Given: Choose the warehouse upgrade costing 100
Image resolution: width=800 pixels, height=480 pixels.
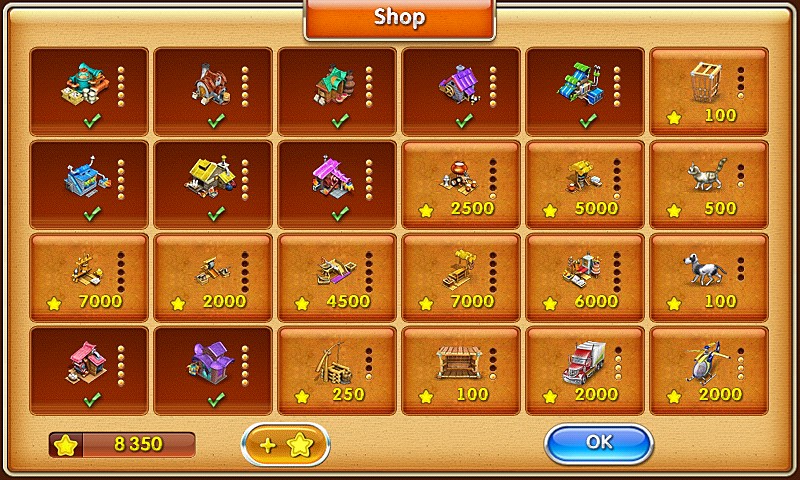Looking at the screenshot, I should [x=460, y=370].
